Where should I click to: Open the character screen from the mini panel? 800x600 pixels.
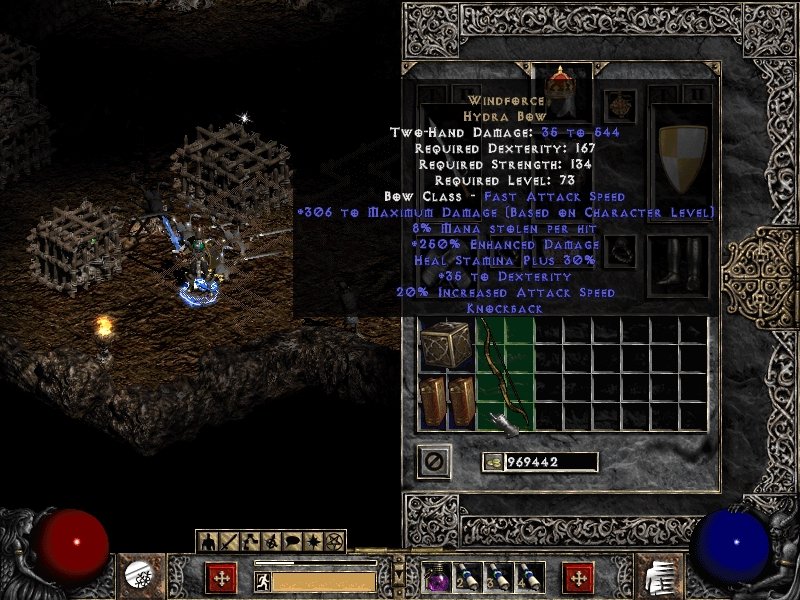[209, 542]
